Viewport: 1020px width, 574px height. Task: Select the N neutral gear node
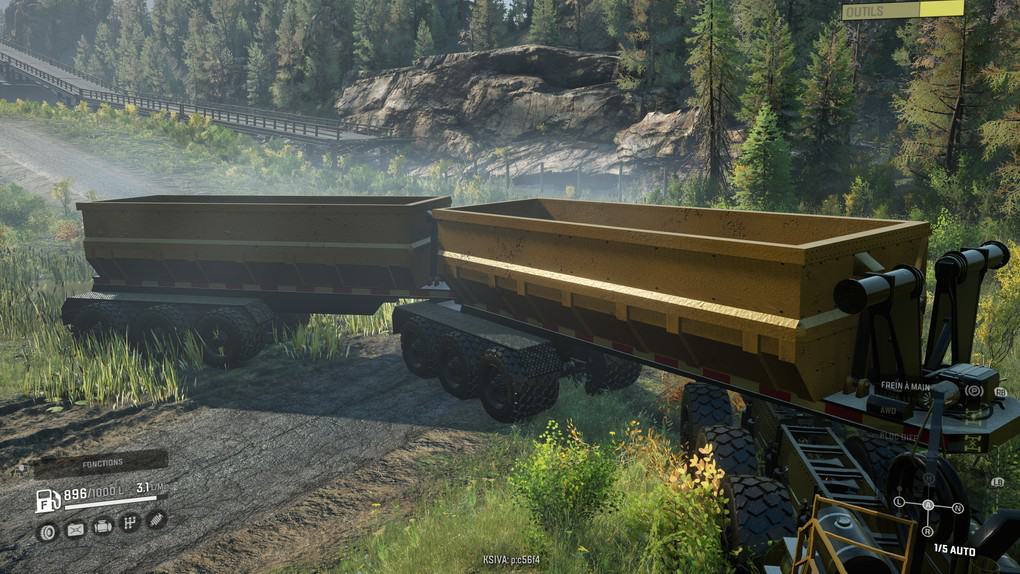point(958,508)
